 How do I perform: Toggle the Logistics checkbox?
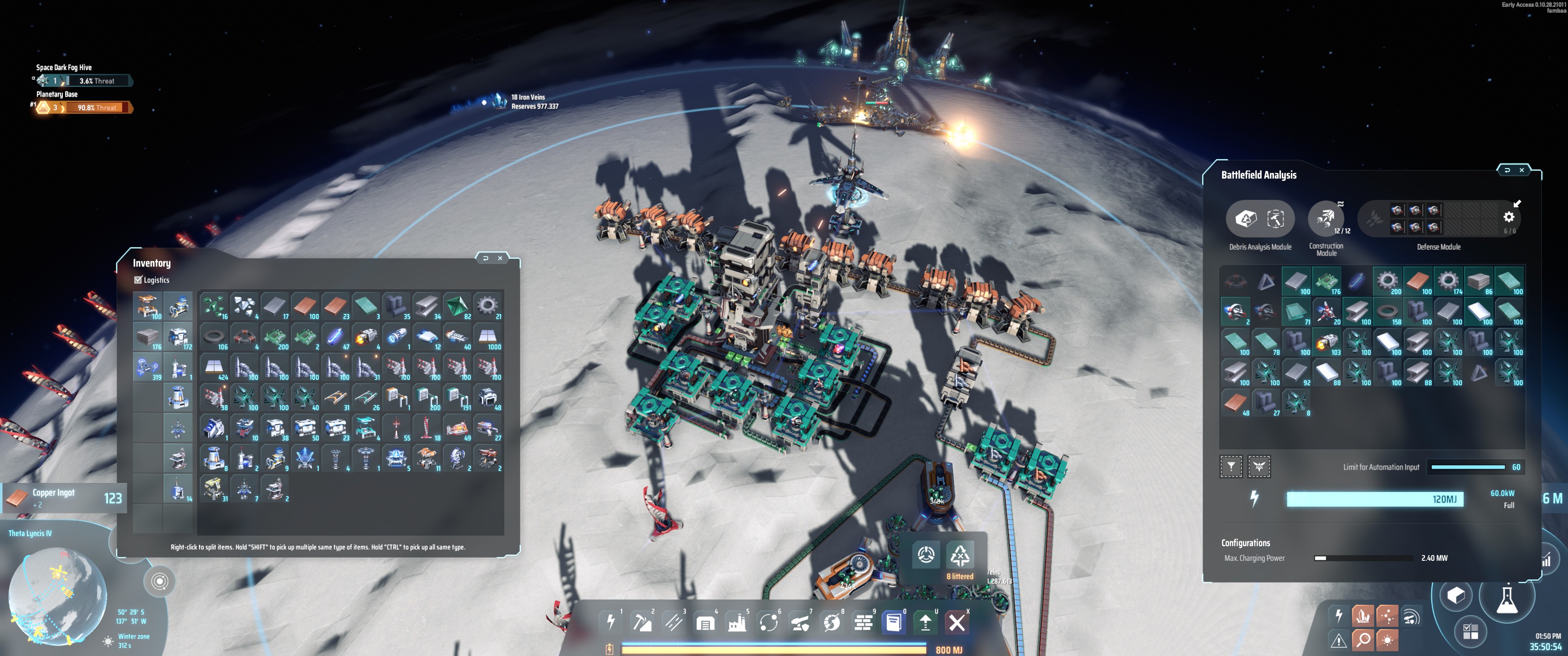click(138, 280)
